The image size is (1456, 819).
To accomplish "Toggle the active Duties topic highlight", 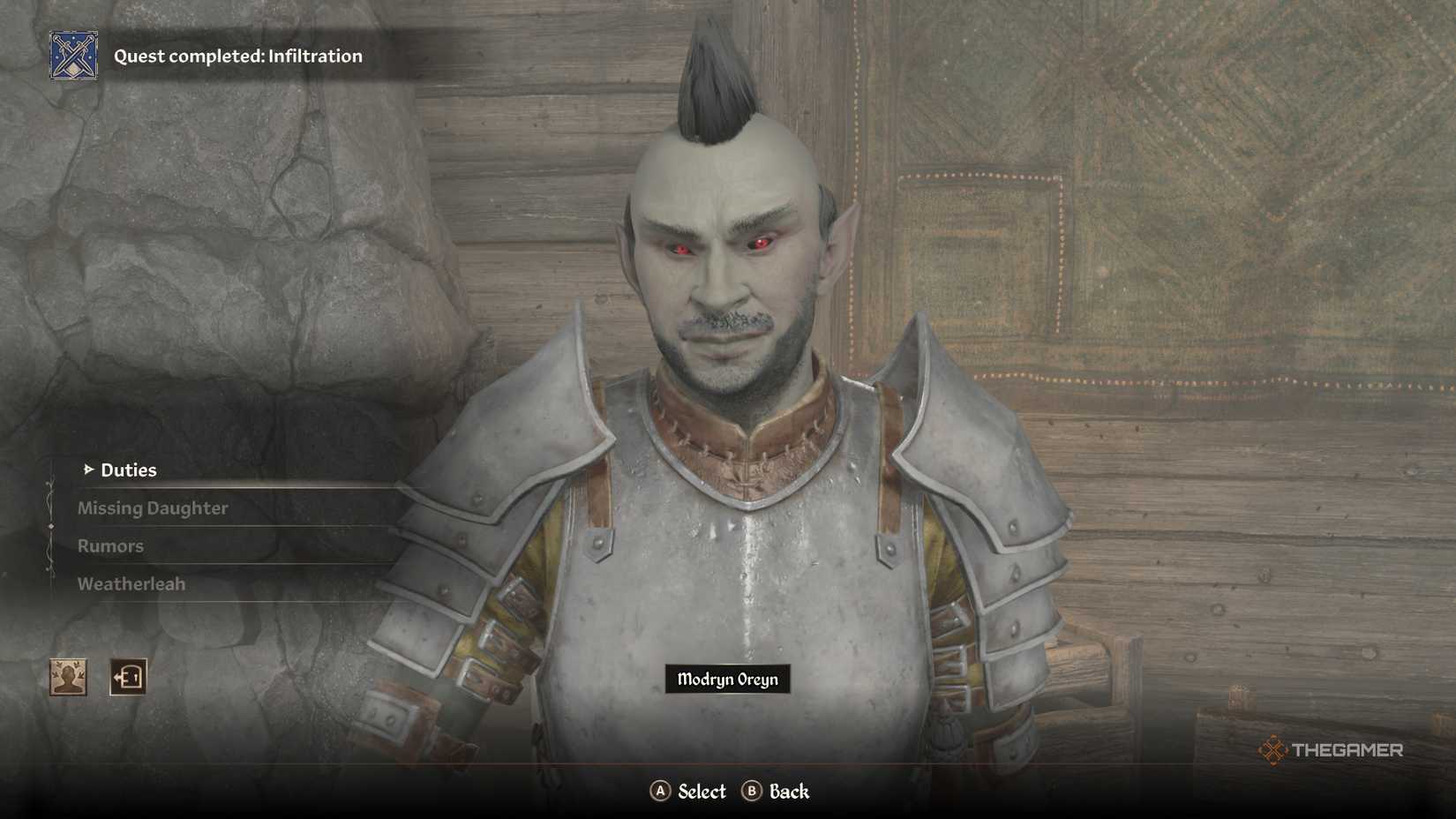I will pyautogui.click(x=128, y=470).
